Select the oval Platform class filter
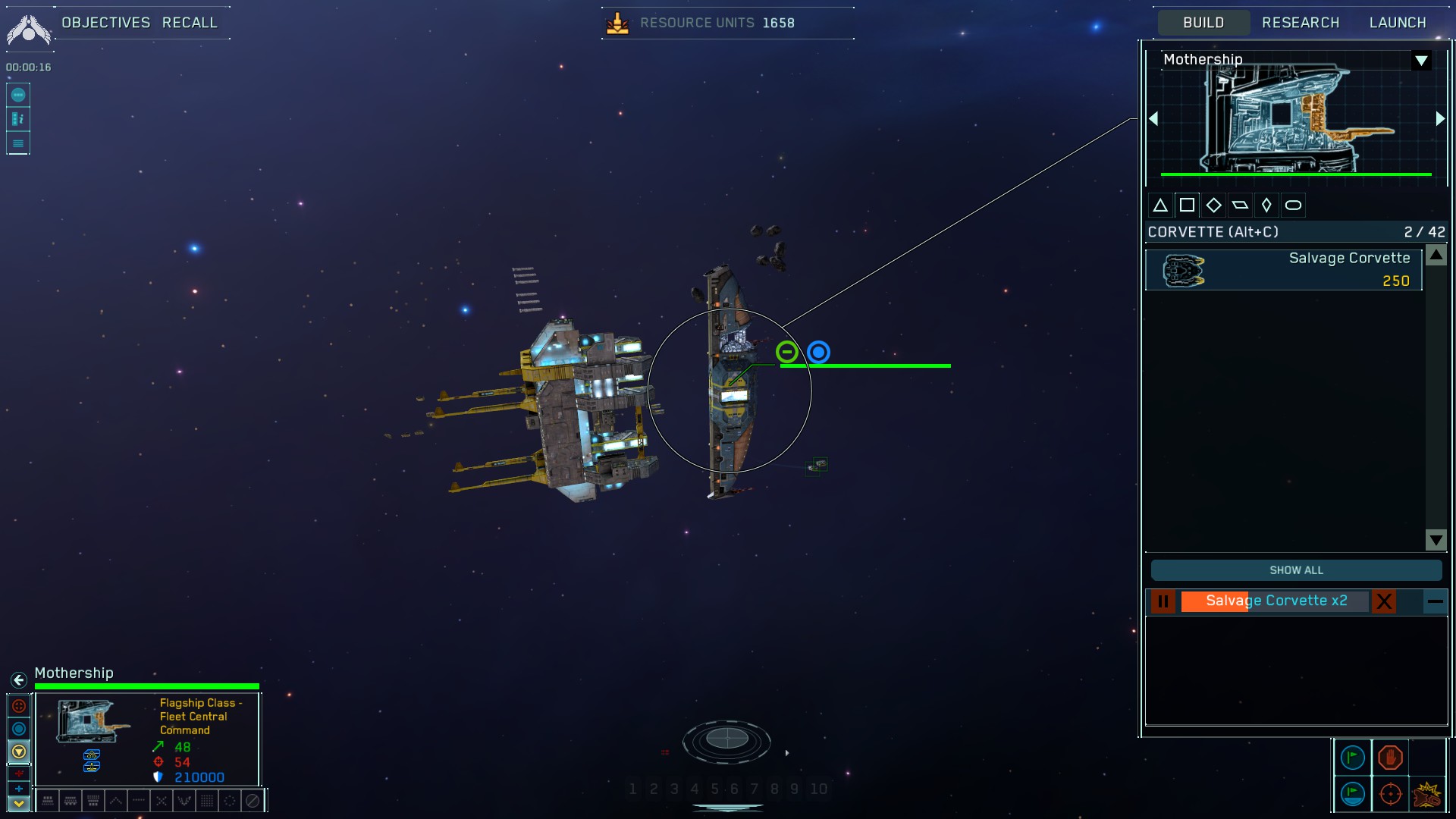The width and height of the screenshot is (1456, 819). pos(1294,204)
